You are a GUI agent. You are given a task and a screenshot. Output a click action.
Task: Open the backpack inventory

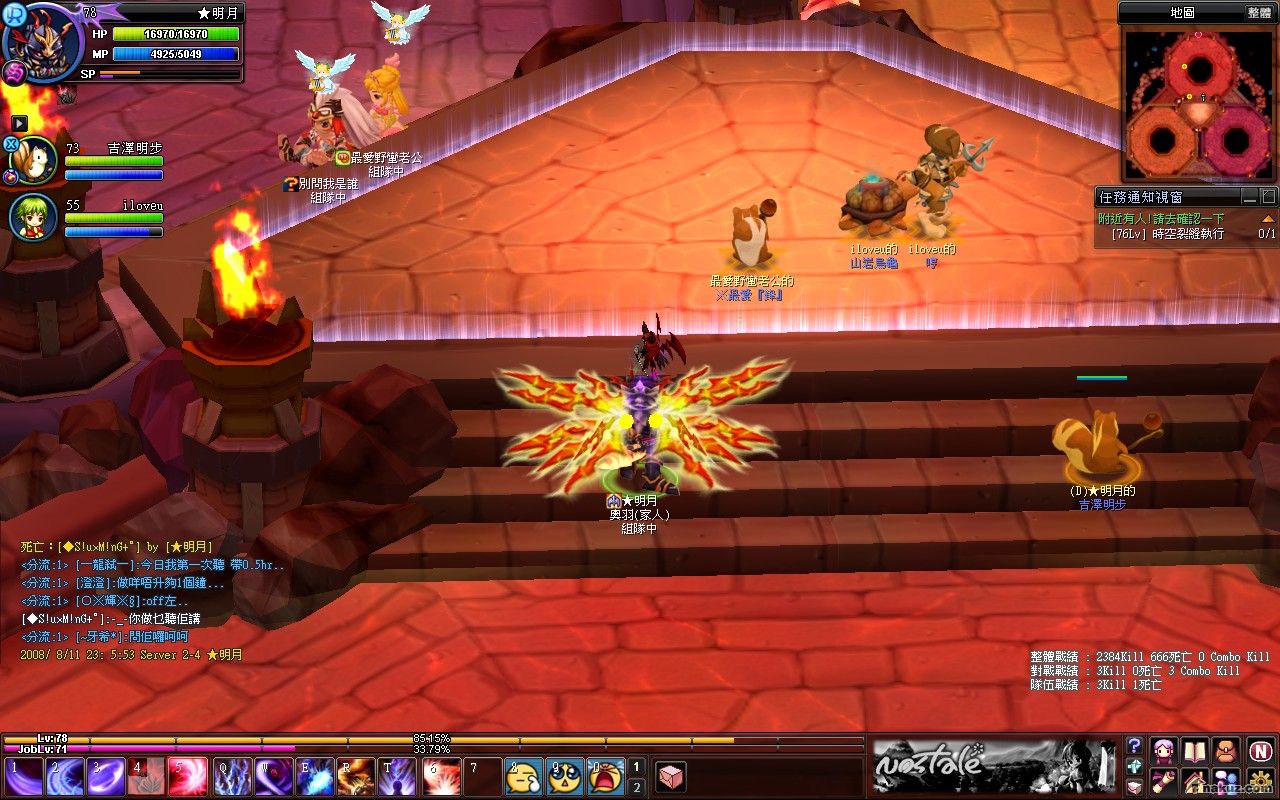[x=1226, y=750]
